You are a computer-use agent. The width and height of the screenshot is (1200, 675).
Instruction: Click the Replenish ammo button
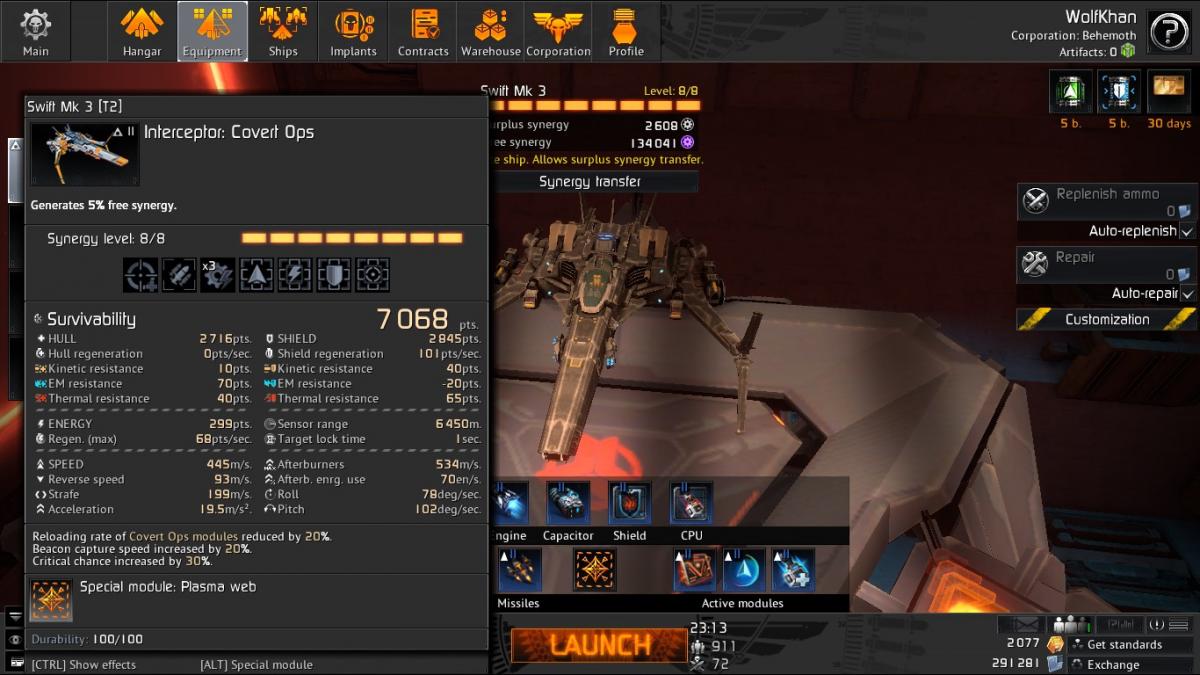tap(1106, 201)
